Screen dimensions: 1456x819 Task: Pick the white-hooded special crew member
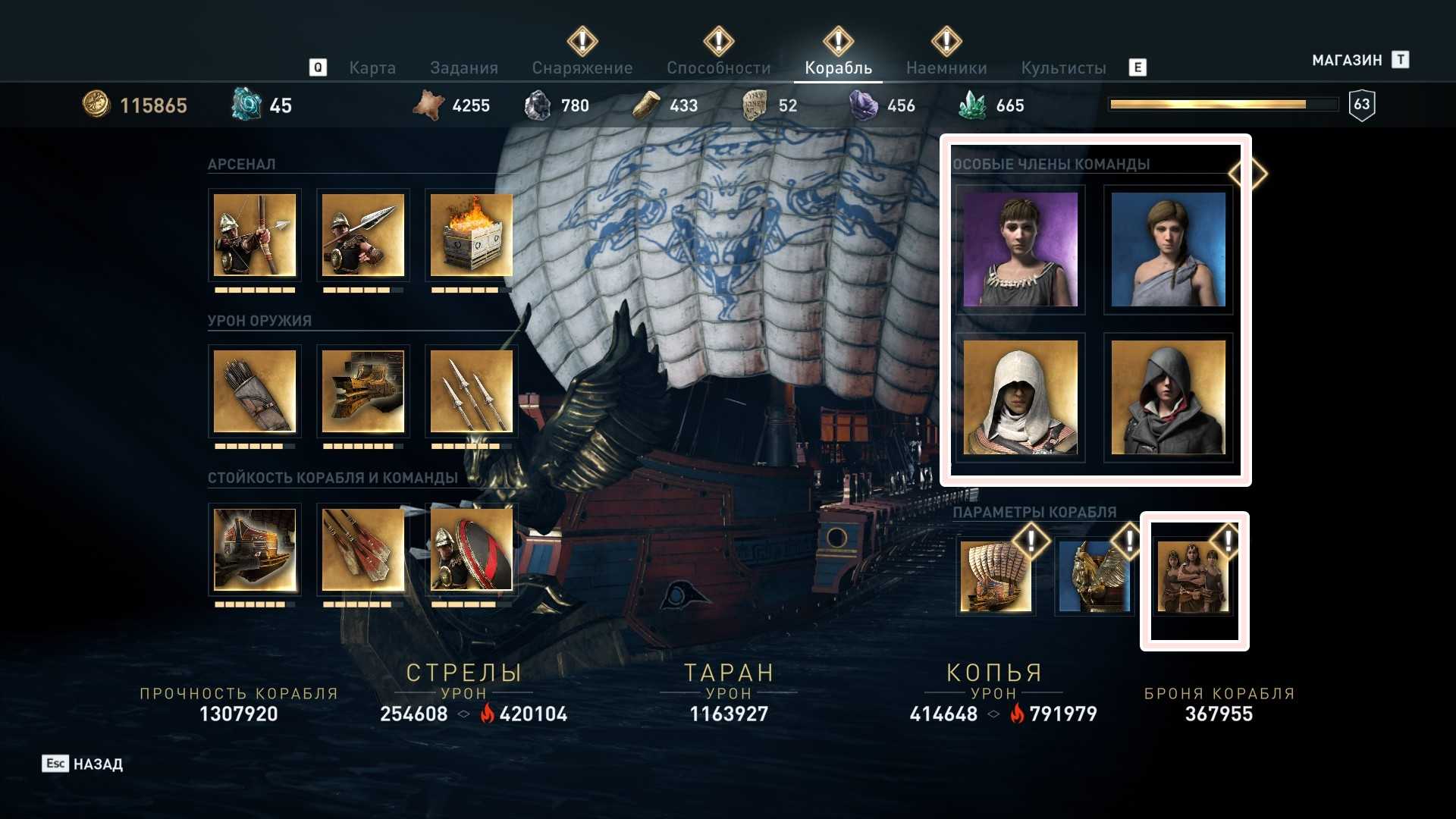1020,397
